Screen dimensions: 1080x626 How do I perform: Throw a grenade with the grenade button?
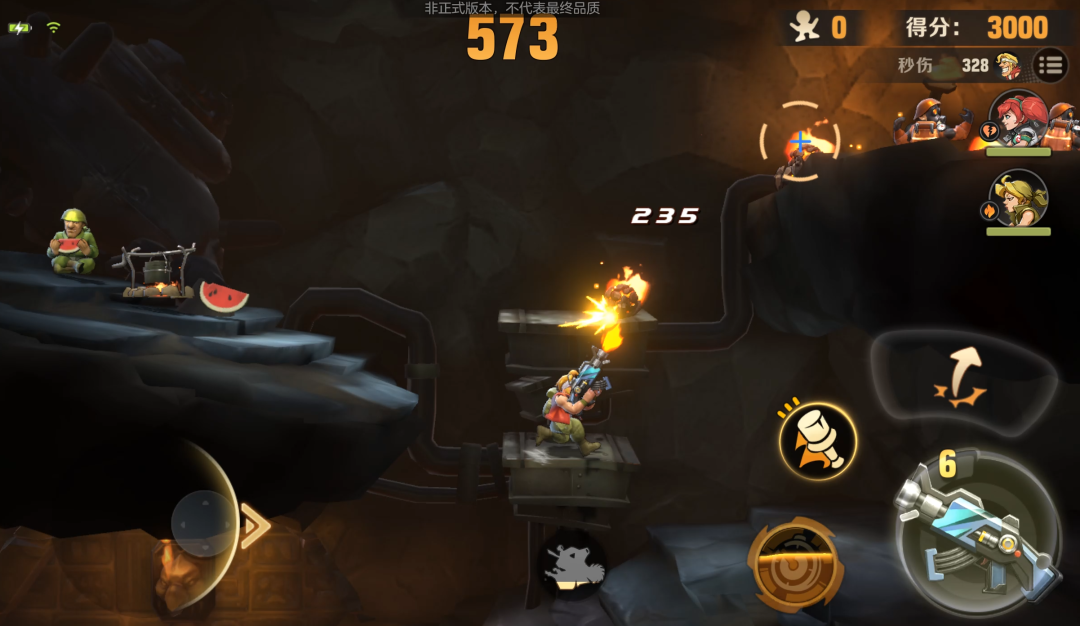click(x=818, y=441)
